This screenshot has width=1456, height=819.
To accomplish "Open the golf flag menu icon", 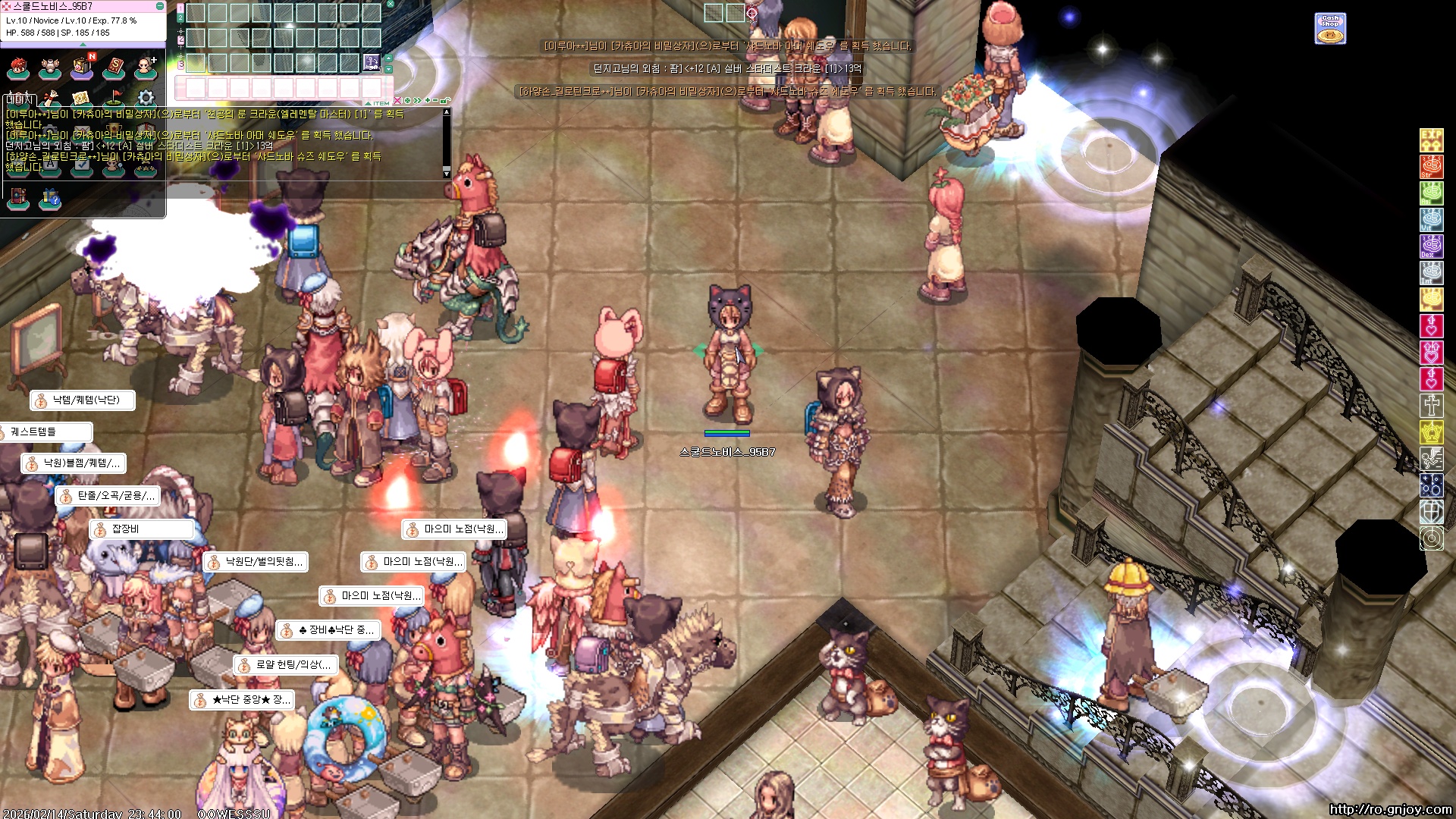I will click(x=114, y=98).
